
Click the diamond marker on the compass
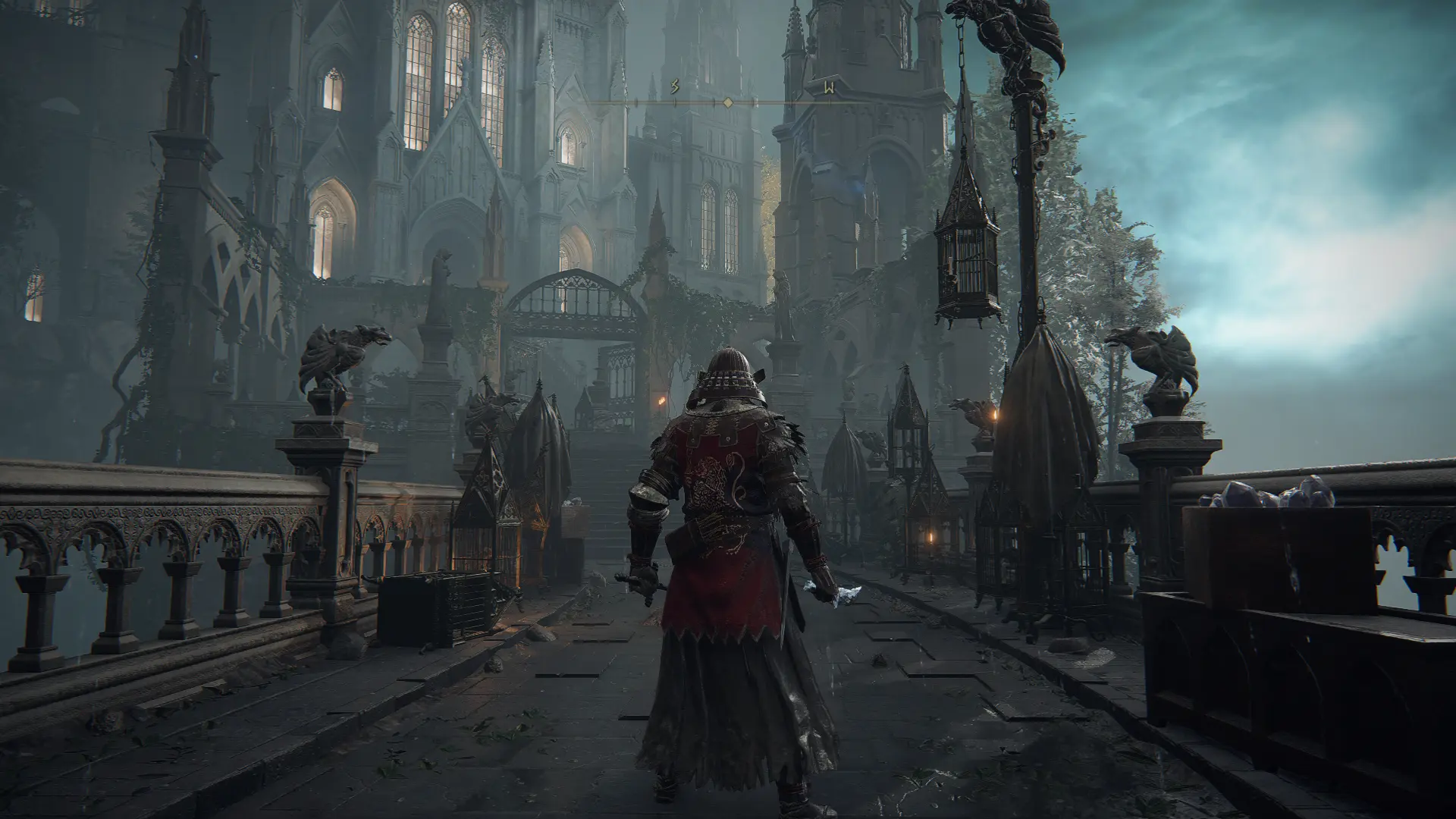tap(727, 102)
